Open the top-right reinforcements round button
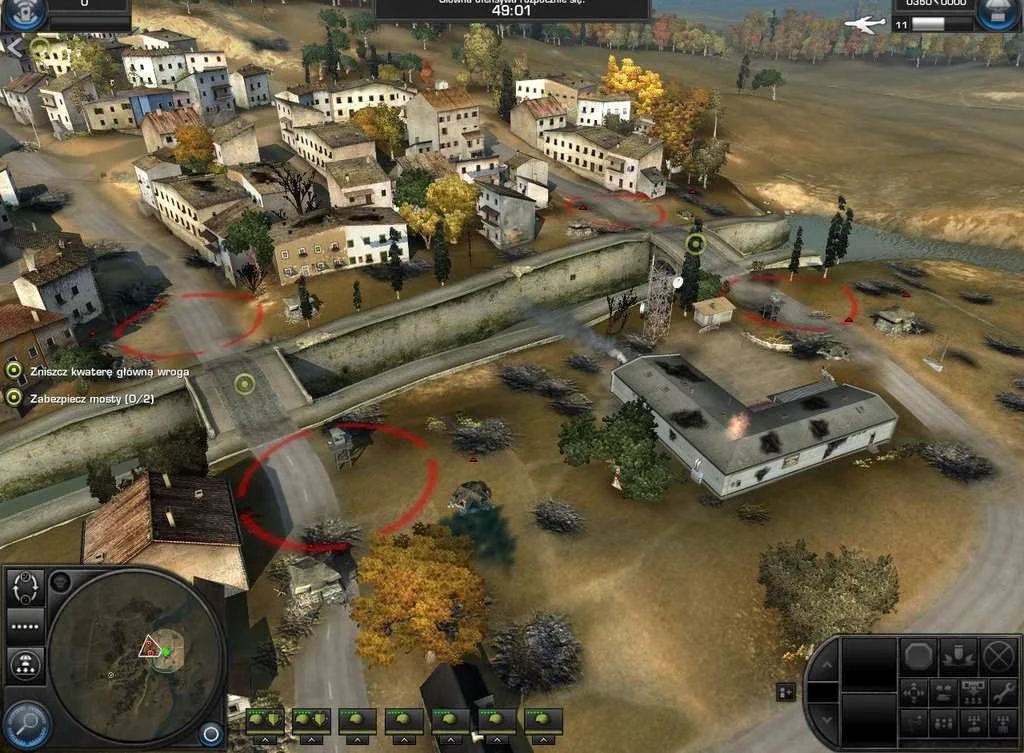 [997, 14]
